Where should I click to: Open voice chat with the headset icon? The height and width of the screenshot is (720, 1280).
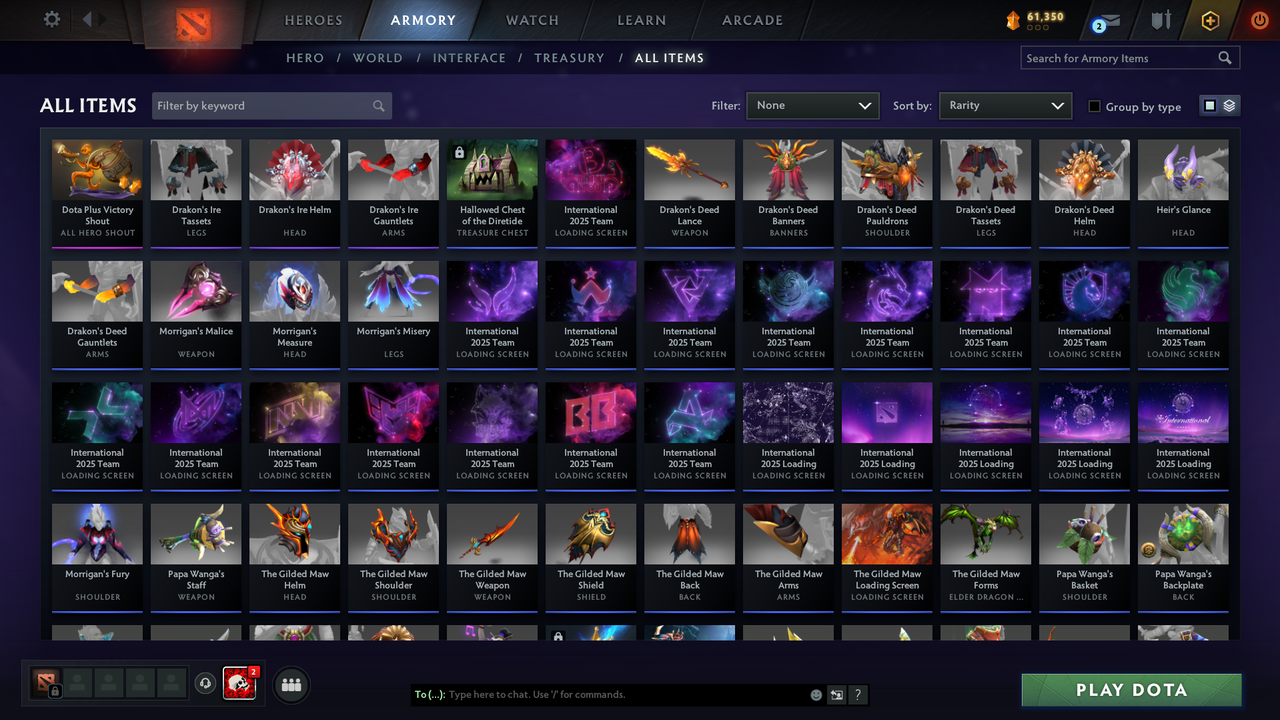(x=207, y=684)
